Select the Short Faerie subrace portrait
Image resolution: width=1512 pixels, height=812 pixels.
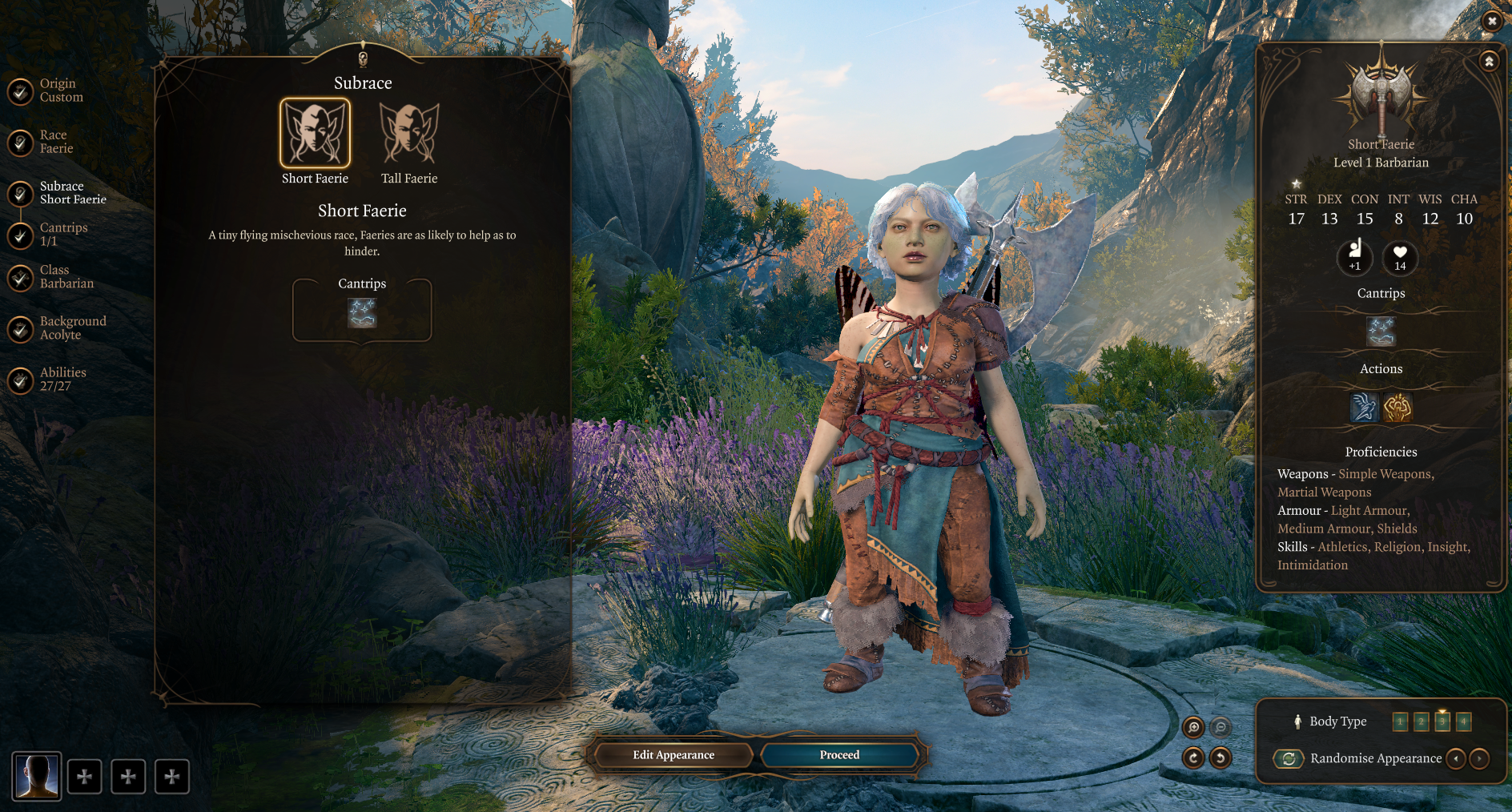315,134
